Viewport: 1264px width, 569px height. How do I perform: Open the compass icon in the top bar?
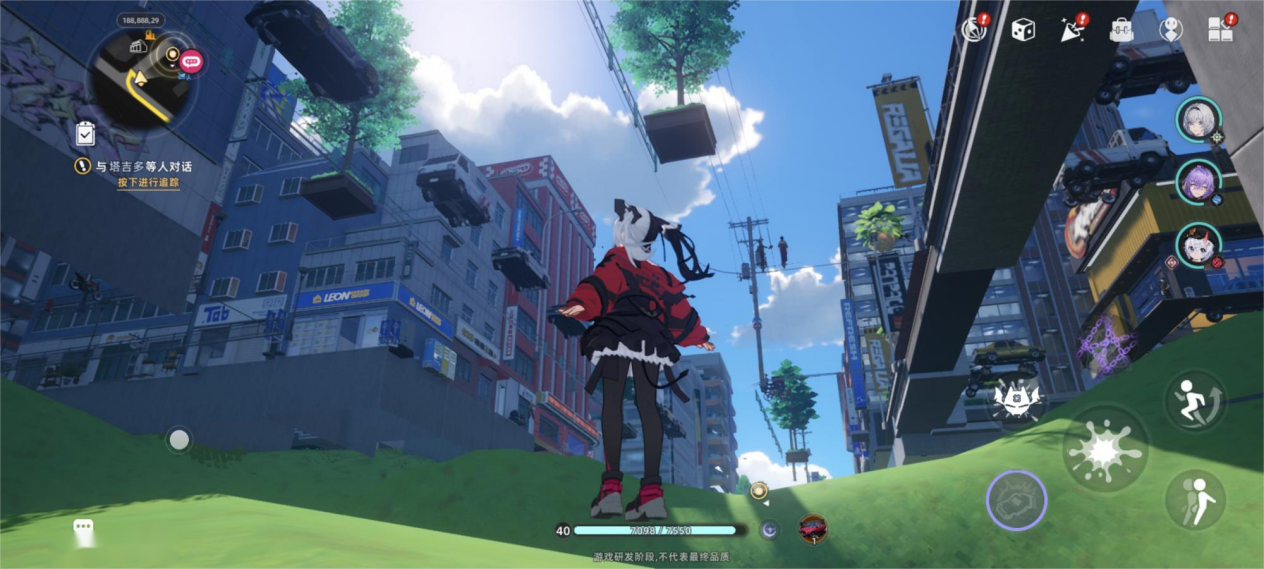973,30
